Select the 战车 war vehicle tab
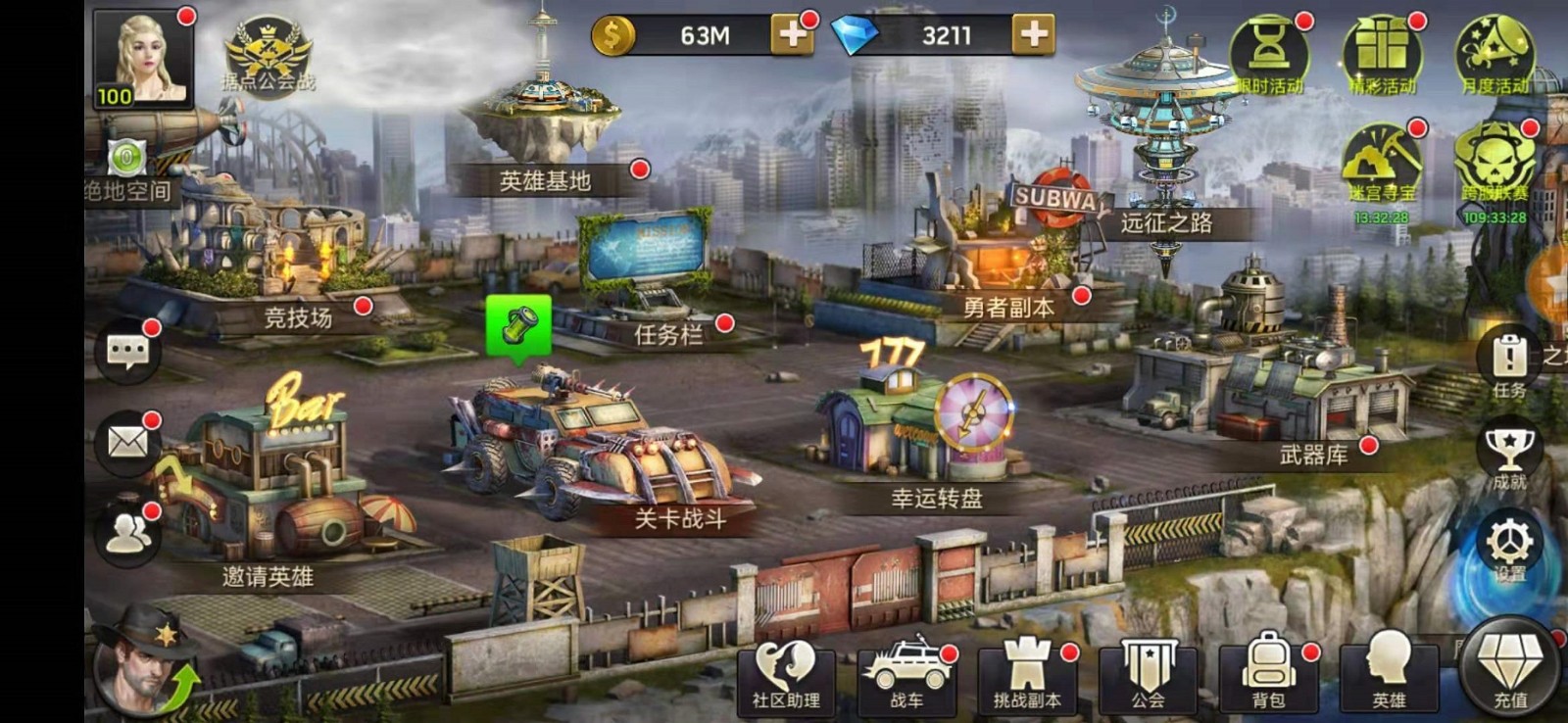Image resolution: width=1568 pixels, height=723 pixels. point(908,671)
